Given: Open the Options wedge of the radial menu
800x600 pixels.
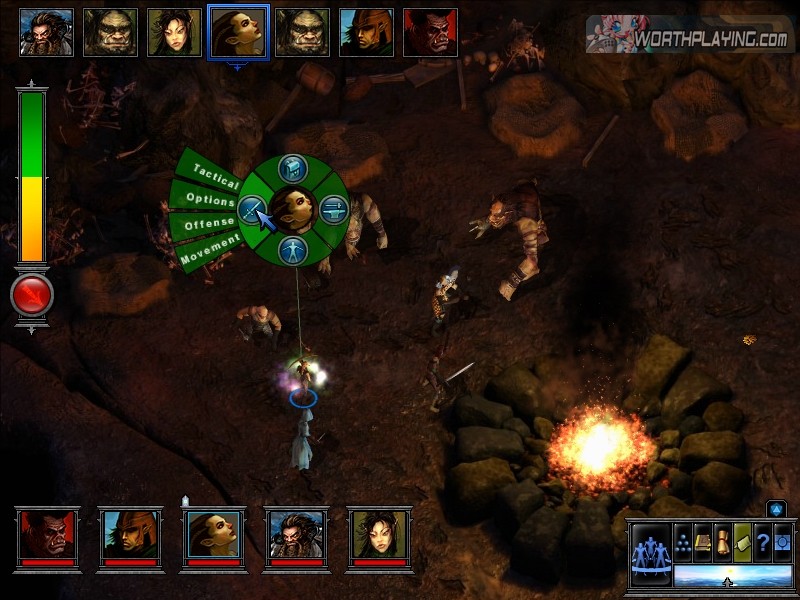Looking at the screenshot, I should 207,198.
